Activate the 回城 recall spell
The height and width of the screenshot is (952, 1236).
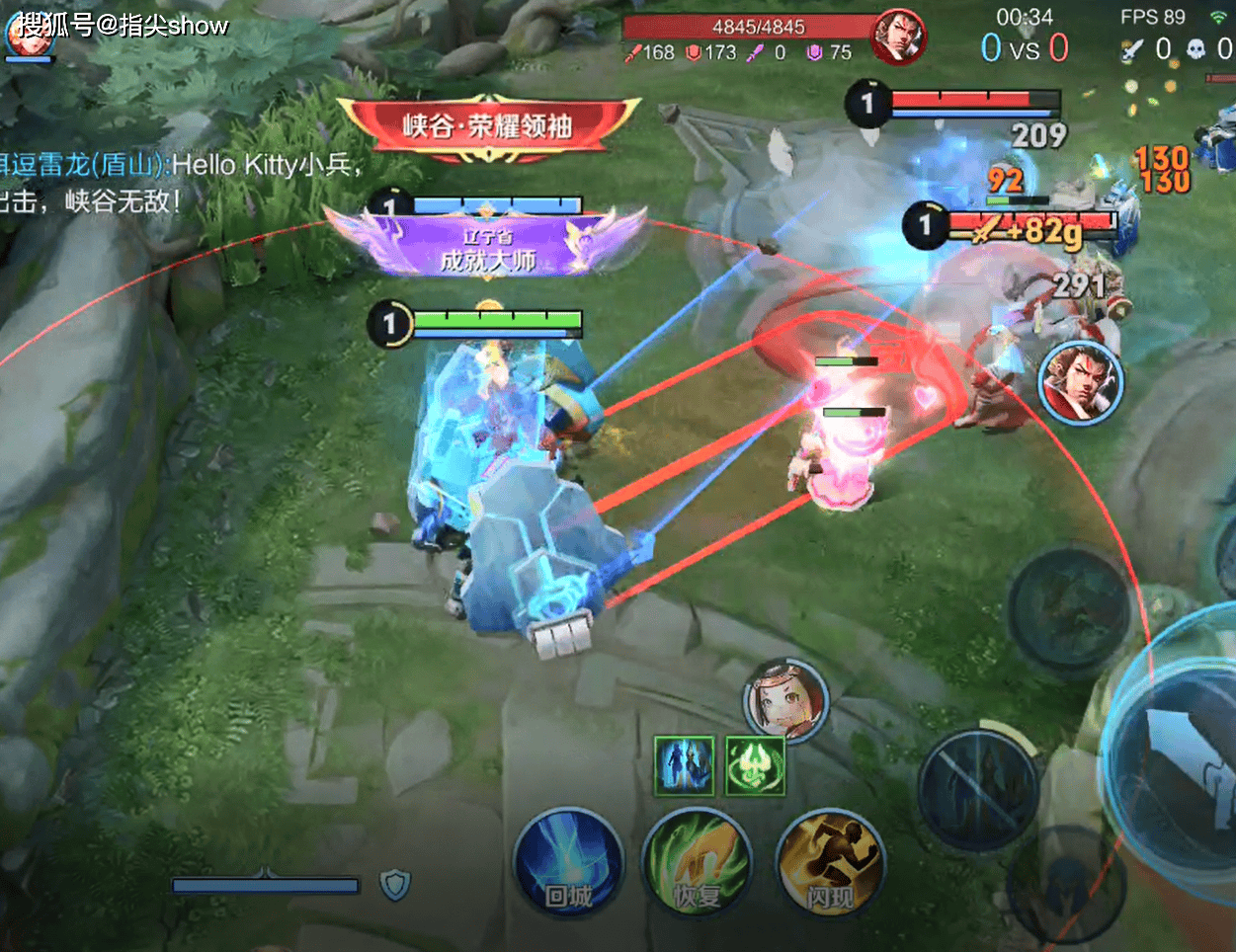tap(568, 863)
